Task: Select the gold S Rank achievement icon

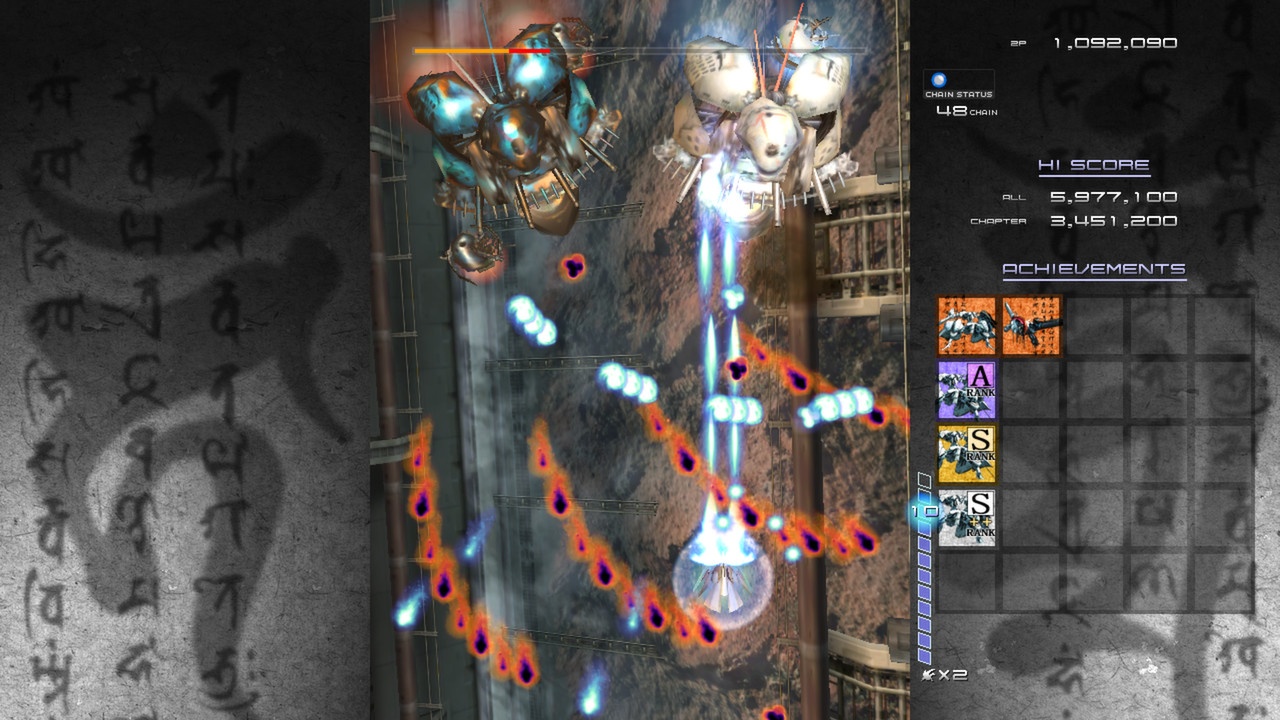Action: [965, 453]
